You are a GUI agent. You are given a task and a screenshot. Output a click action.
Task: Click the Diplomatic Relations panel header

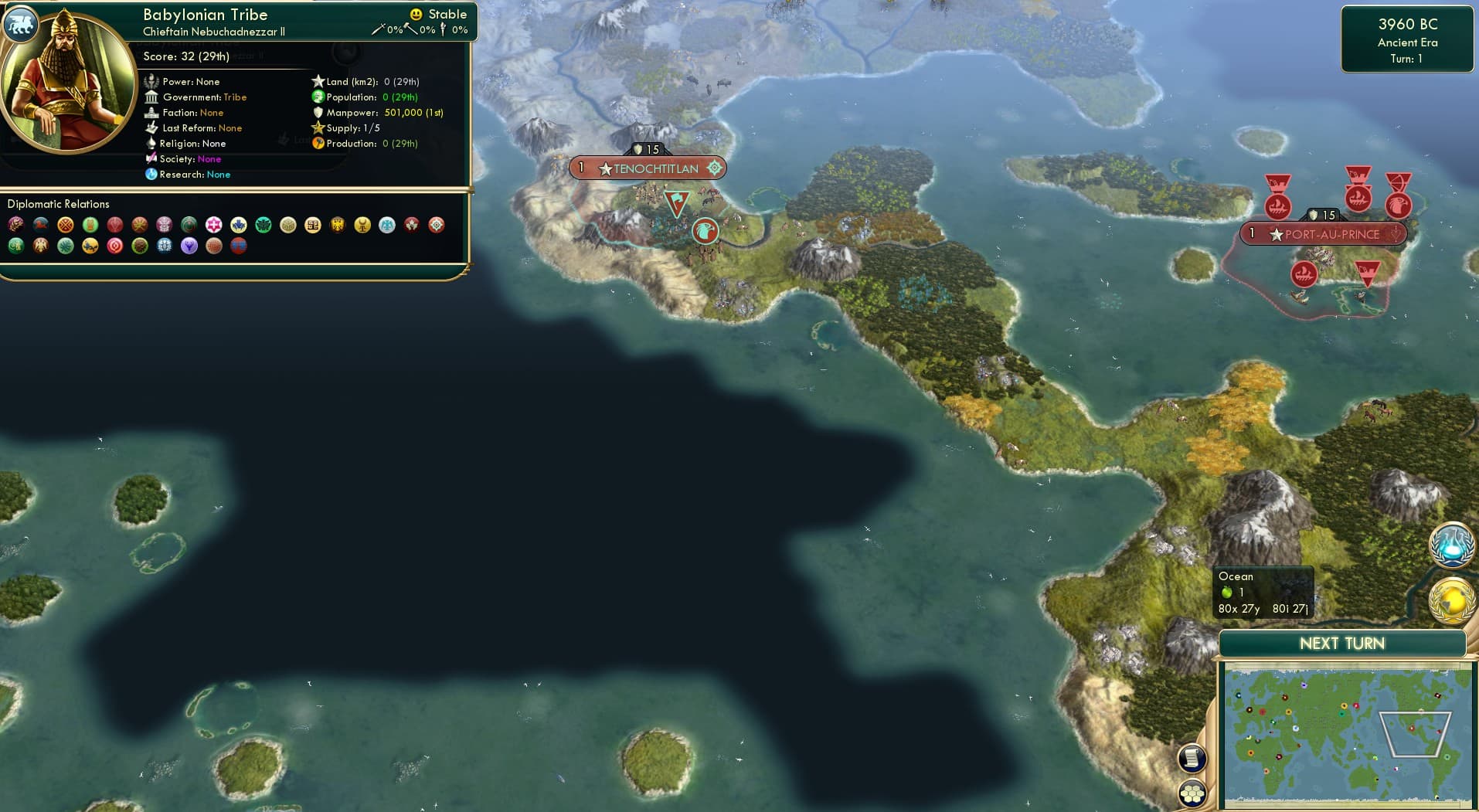pyautogui.click(x=59, y=204)
